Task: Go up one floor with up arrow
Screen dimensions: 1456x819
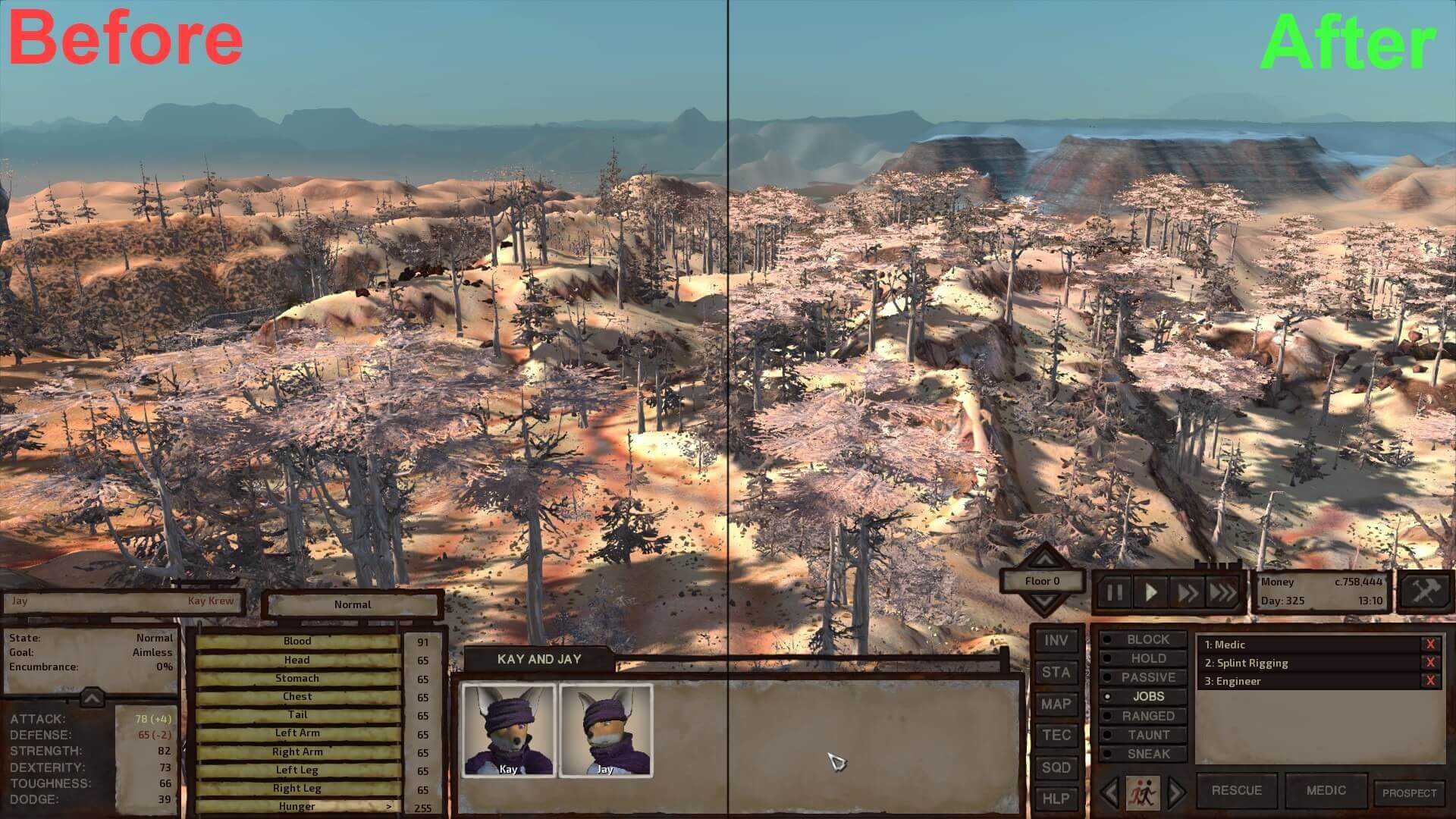Action: [x=1044, y=560]
